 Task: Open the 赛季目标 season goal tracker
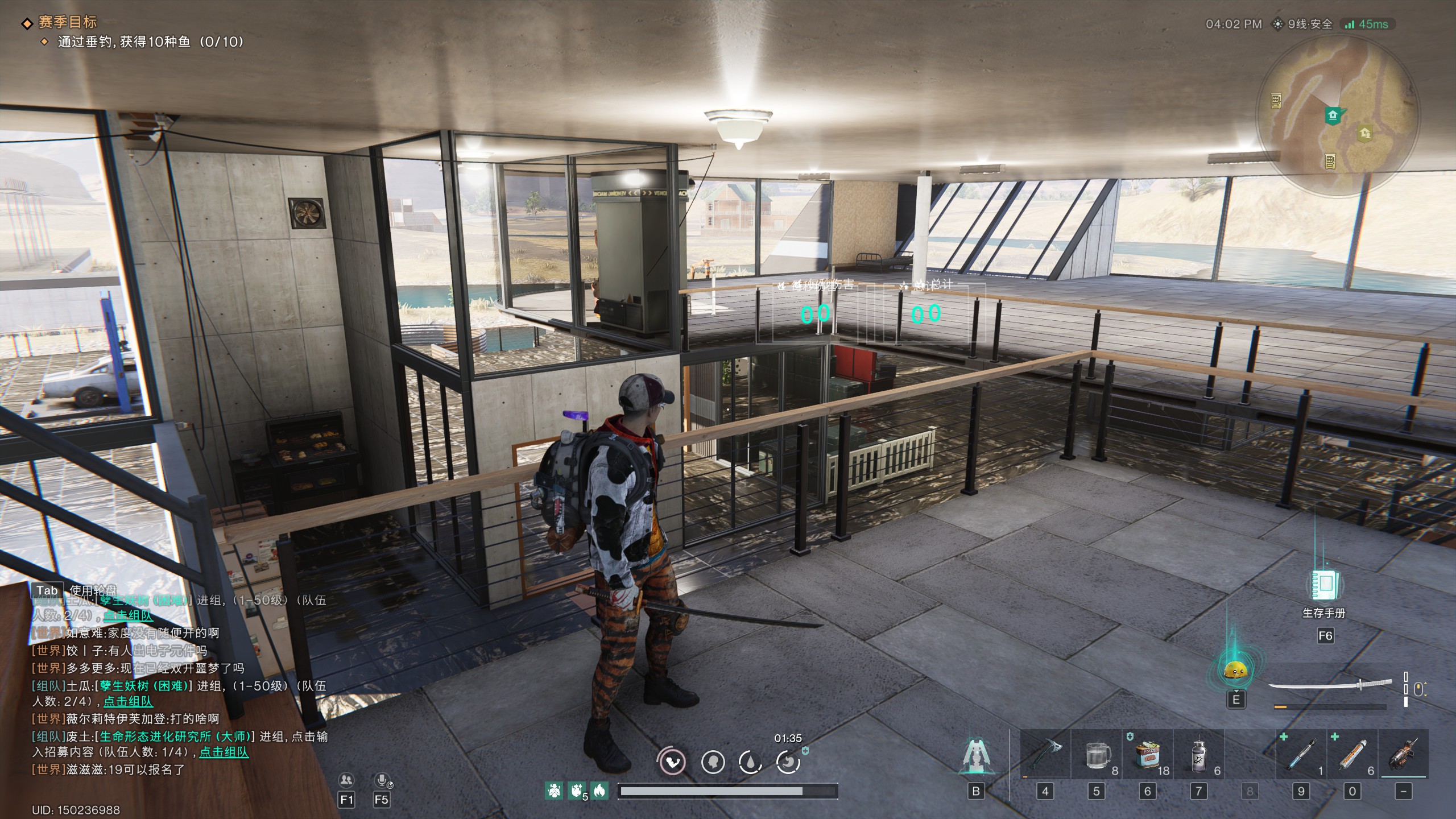coord(67,23)
